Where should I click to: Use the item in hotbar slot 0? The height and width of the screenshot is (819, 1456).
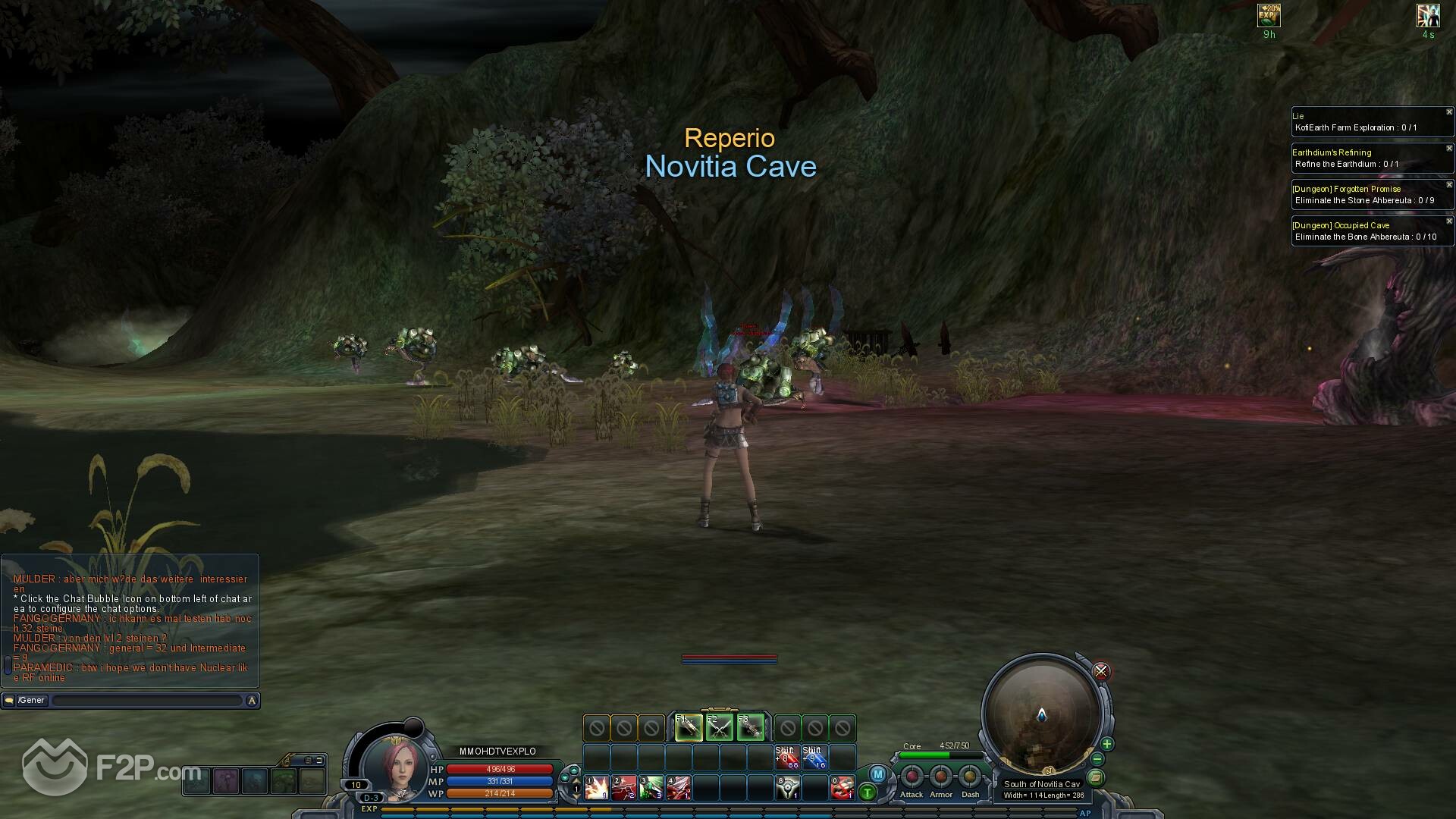(843, 788)
